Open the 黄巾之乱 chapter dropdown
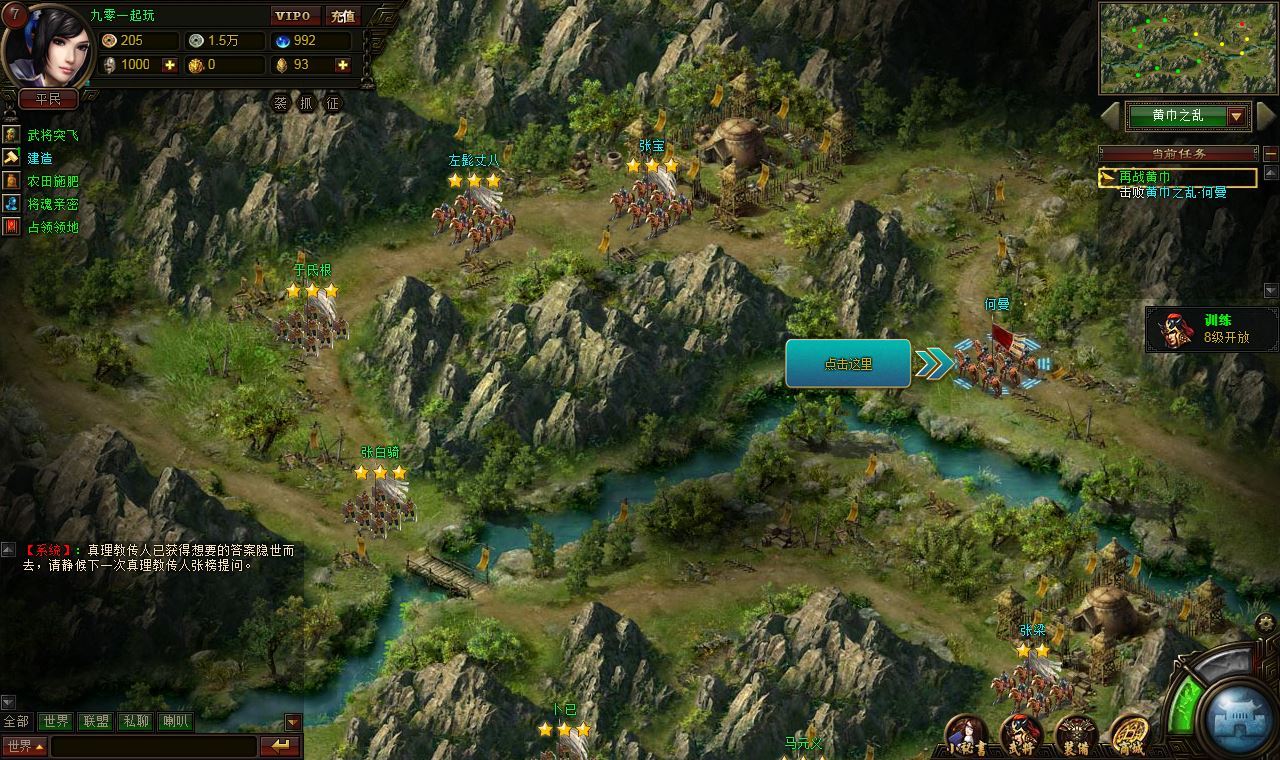The height and width of the screenshot is (760, 1280). [1237, 116]
